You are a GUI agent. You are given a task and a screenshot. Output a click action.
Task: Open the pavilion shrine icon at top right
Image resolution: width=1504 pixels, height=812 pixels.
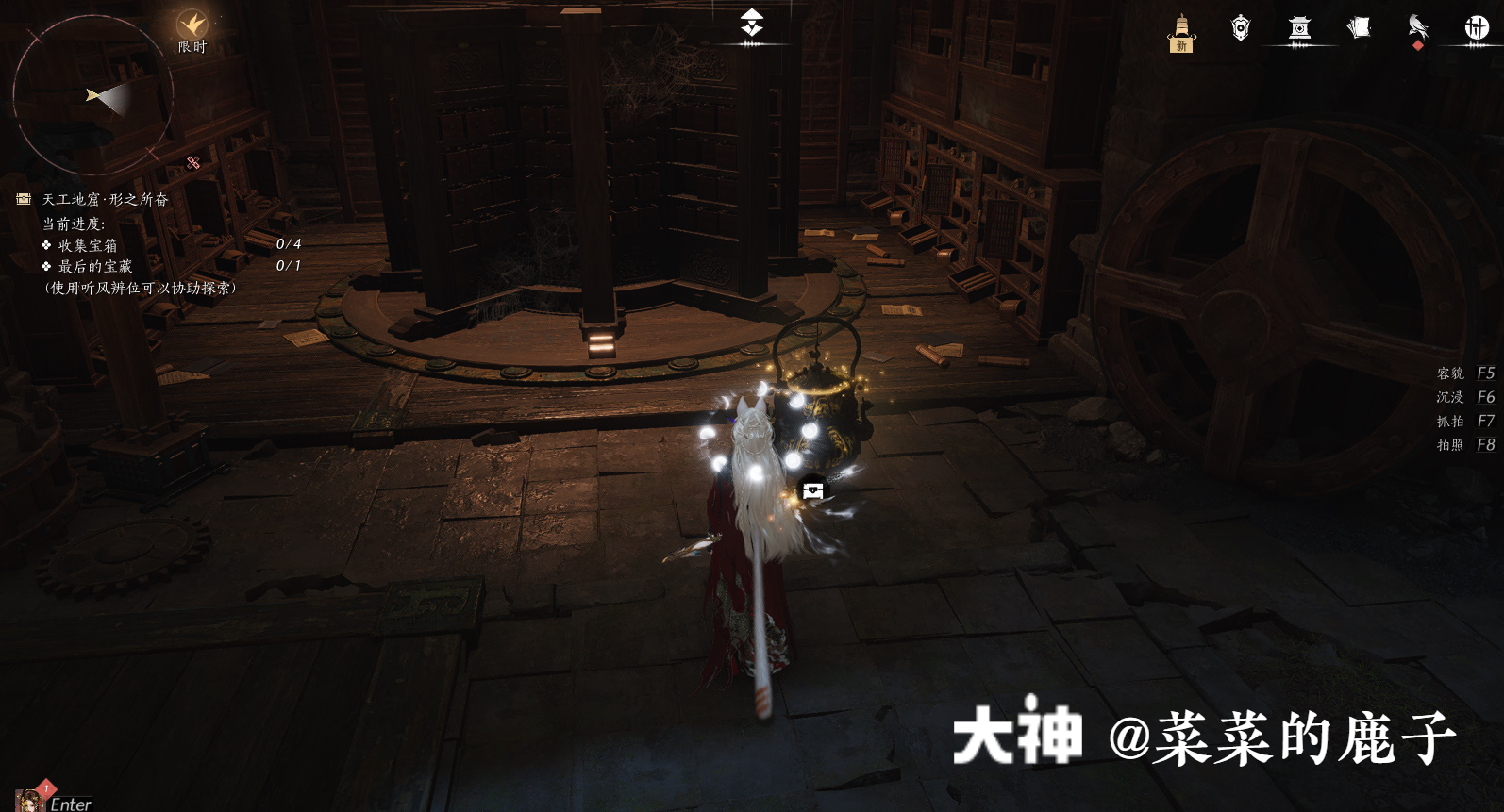coord(1301,28)
